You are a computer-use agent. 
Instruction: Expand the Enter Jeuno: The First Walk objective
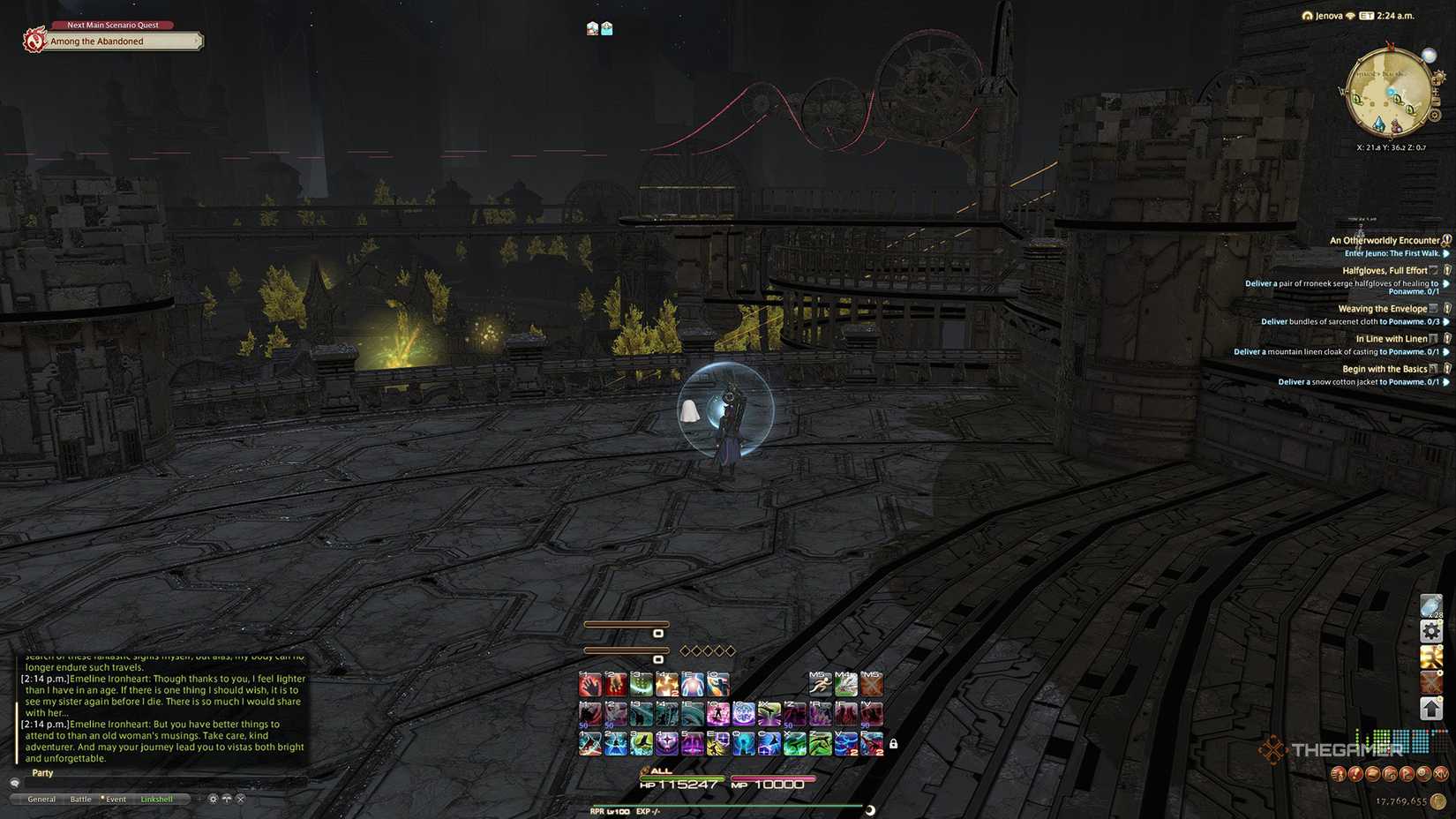coord(1444,253)
